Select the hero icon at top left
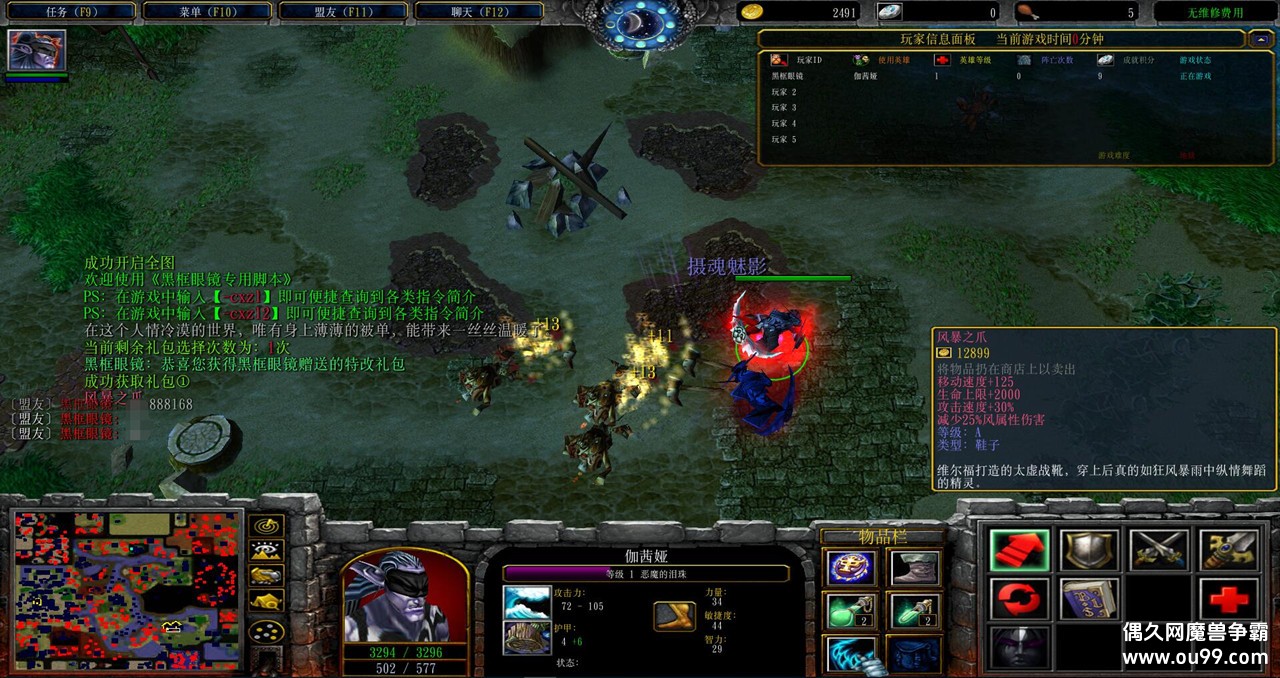 click(37, 50)
